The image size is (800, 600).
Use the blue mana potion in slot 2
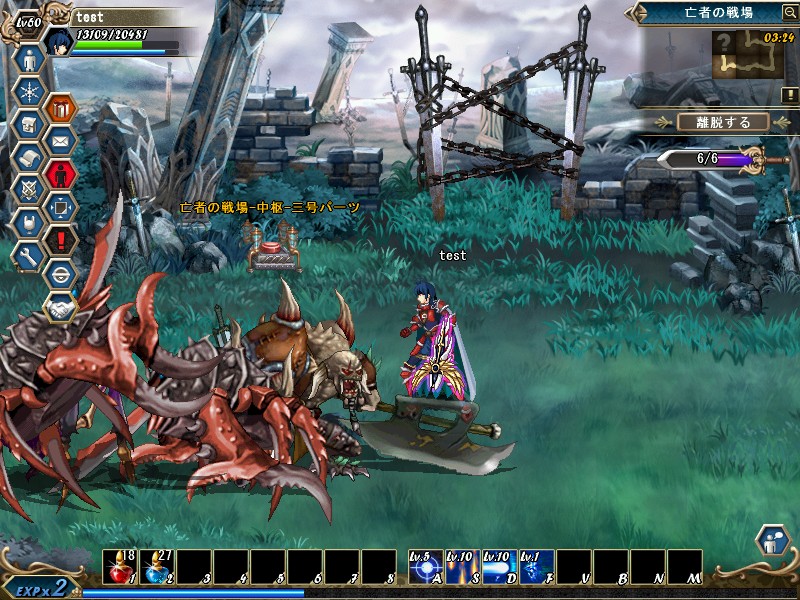pyautogui.click(x=156, y=566)
